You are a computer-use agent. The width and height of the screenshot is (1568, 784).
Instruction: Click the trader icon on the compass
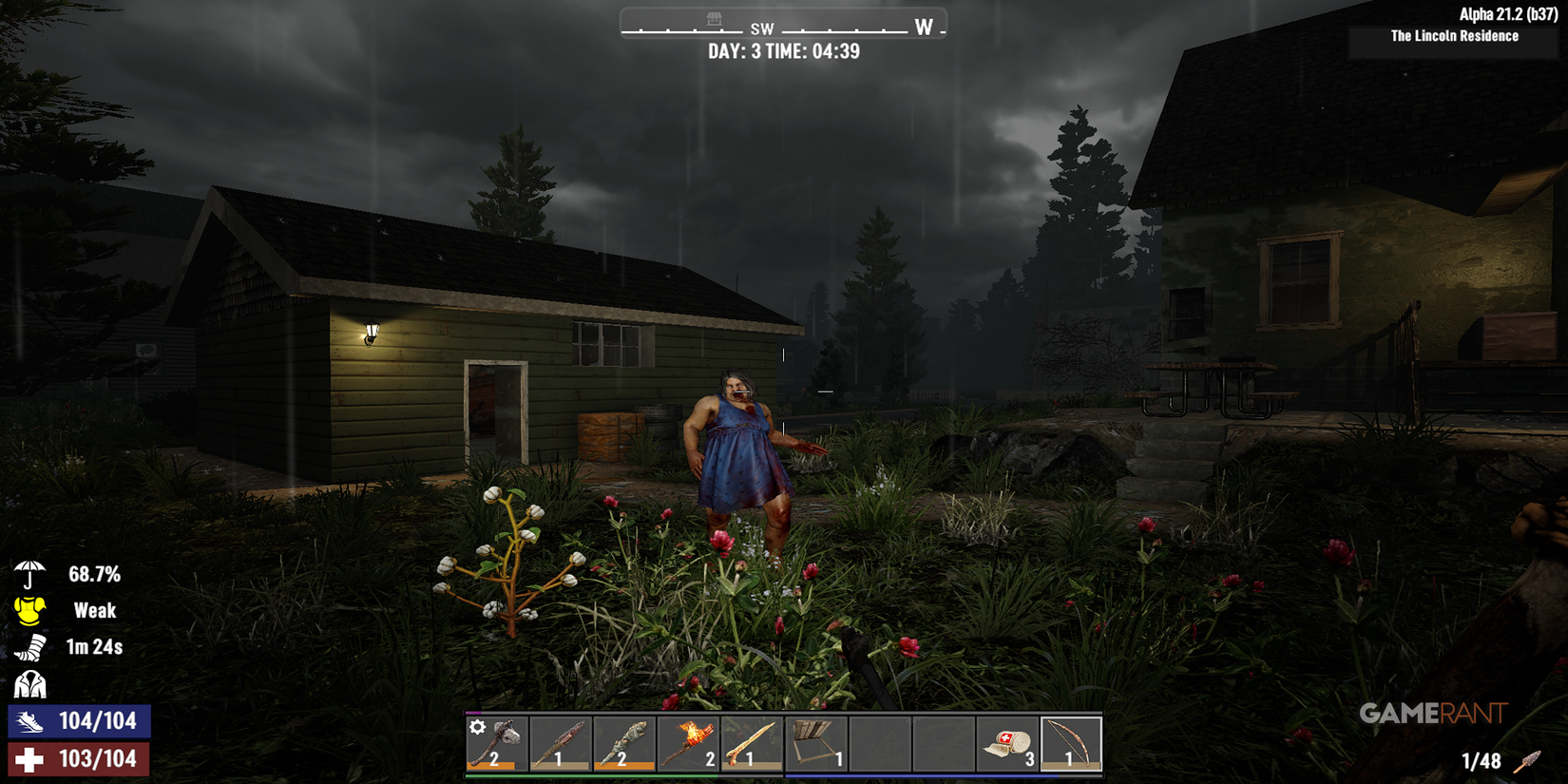click(715, 17)
